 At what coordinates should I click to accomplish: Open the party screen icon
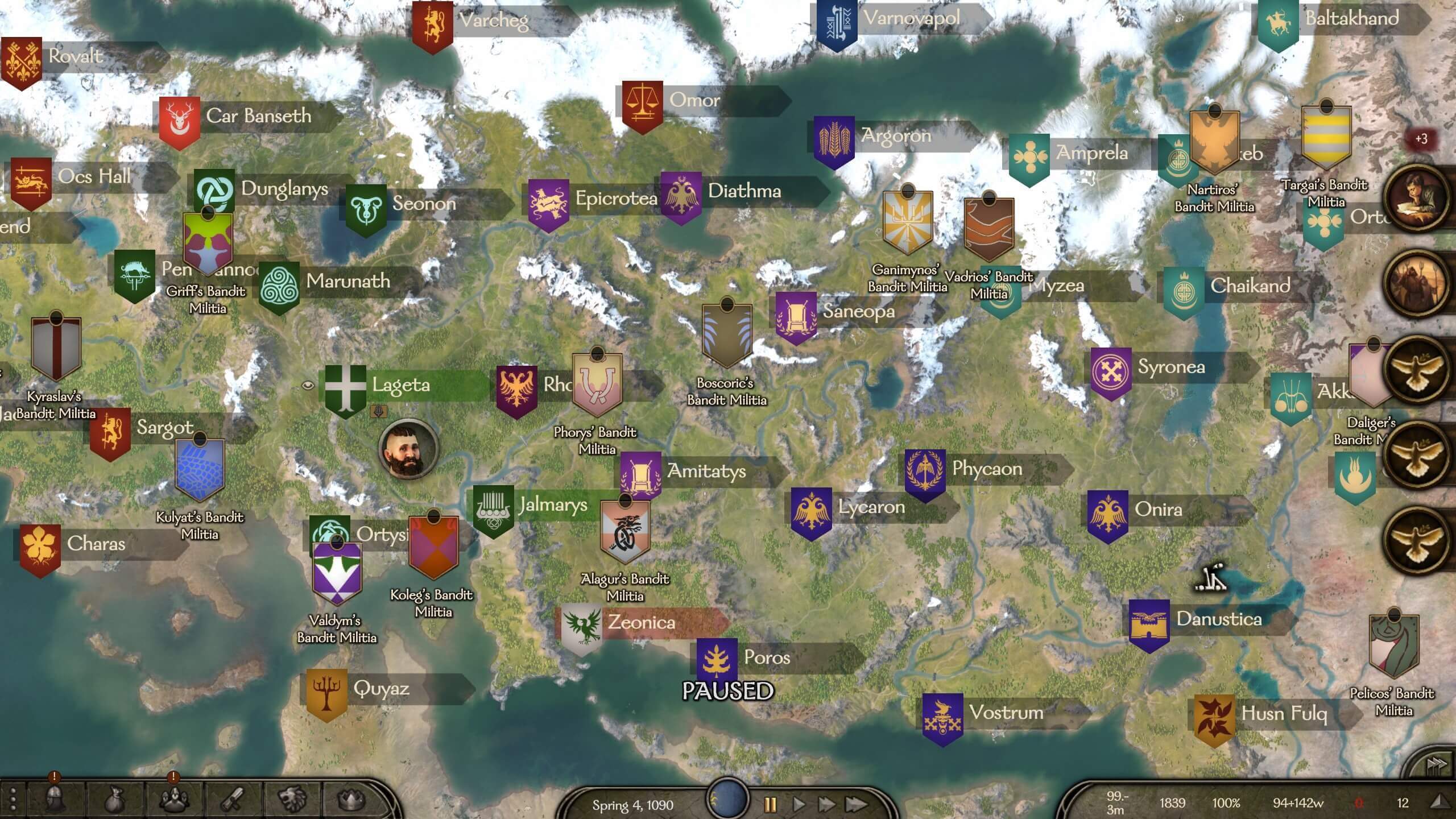tap(173, 799)
